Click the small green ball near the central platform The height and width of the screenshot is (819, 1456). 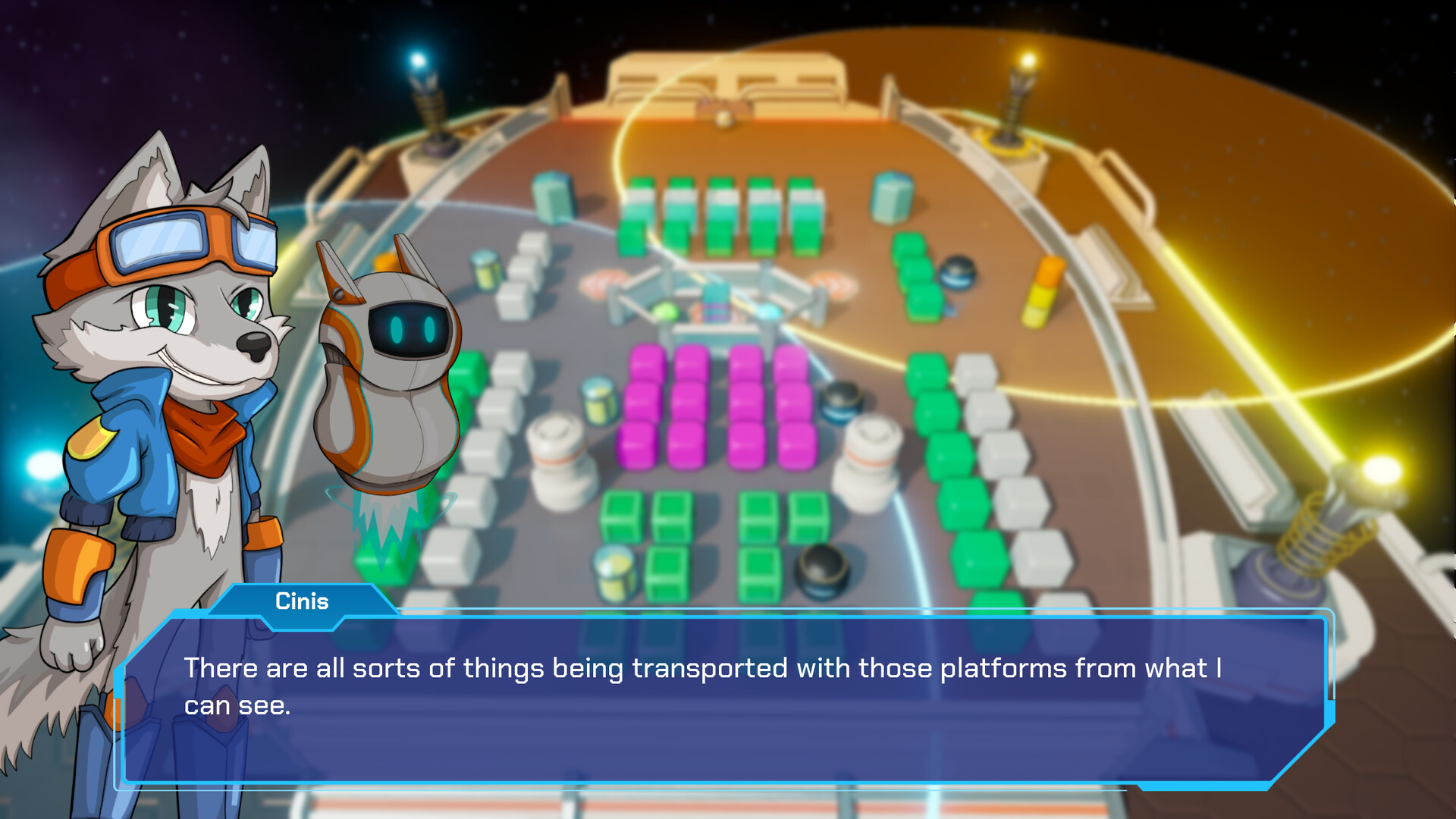tap(666, 312)
